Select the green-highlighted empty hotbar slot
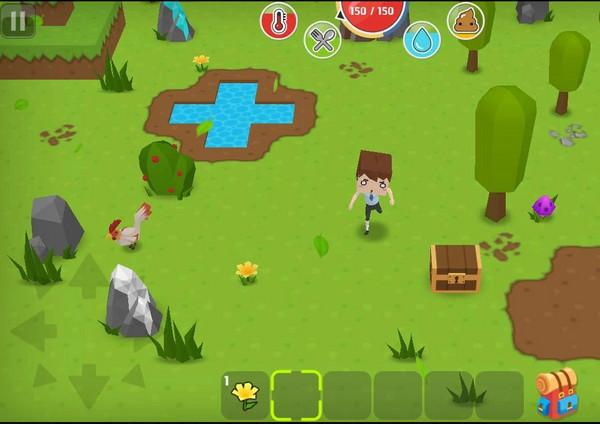The width and height of the screenshot is (600, 424). [296, 395]
